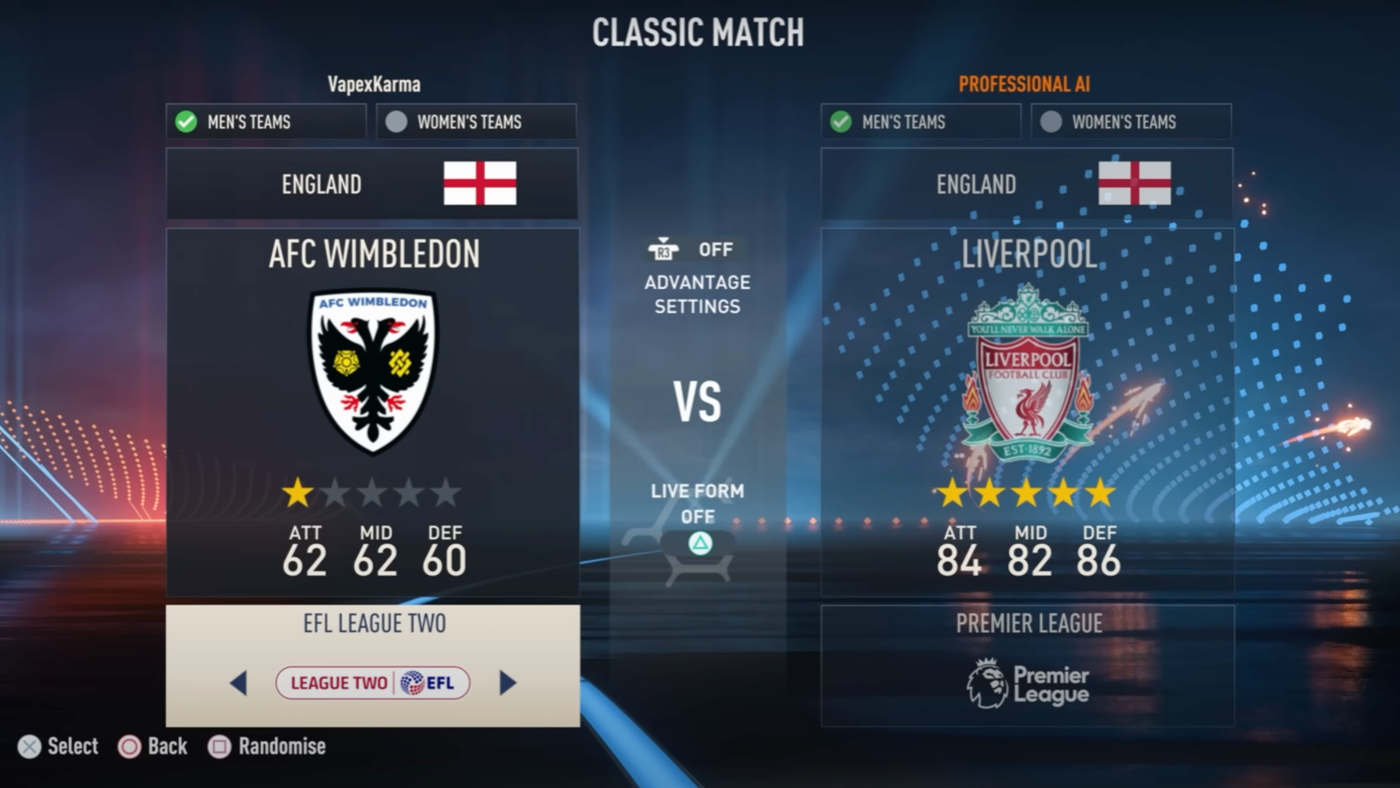Select Women's Teams for VapexKarma

475,121
